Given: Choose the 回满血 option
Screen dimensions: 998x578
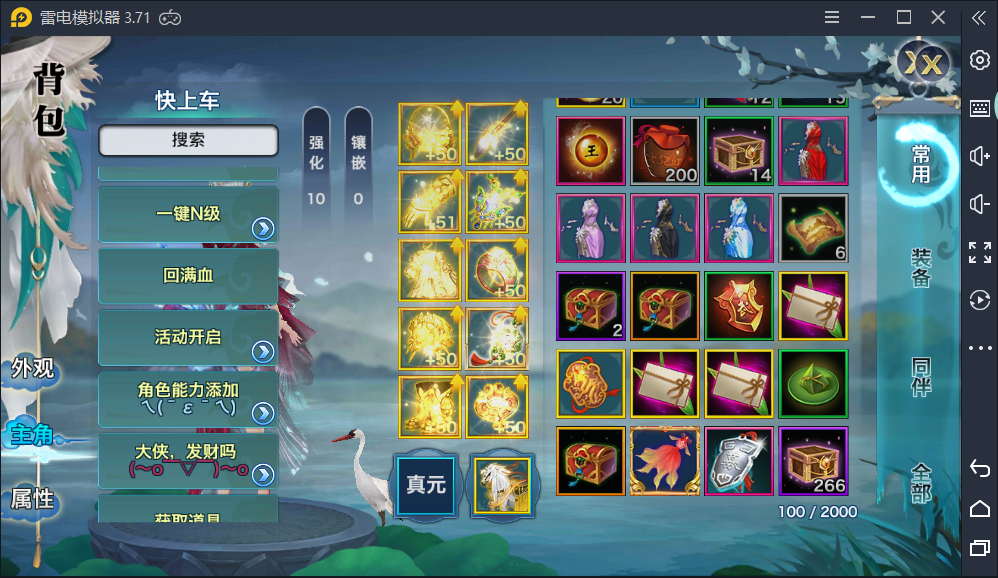Looking at the screenshot, I should [188, 276].
